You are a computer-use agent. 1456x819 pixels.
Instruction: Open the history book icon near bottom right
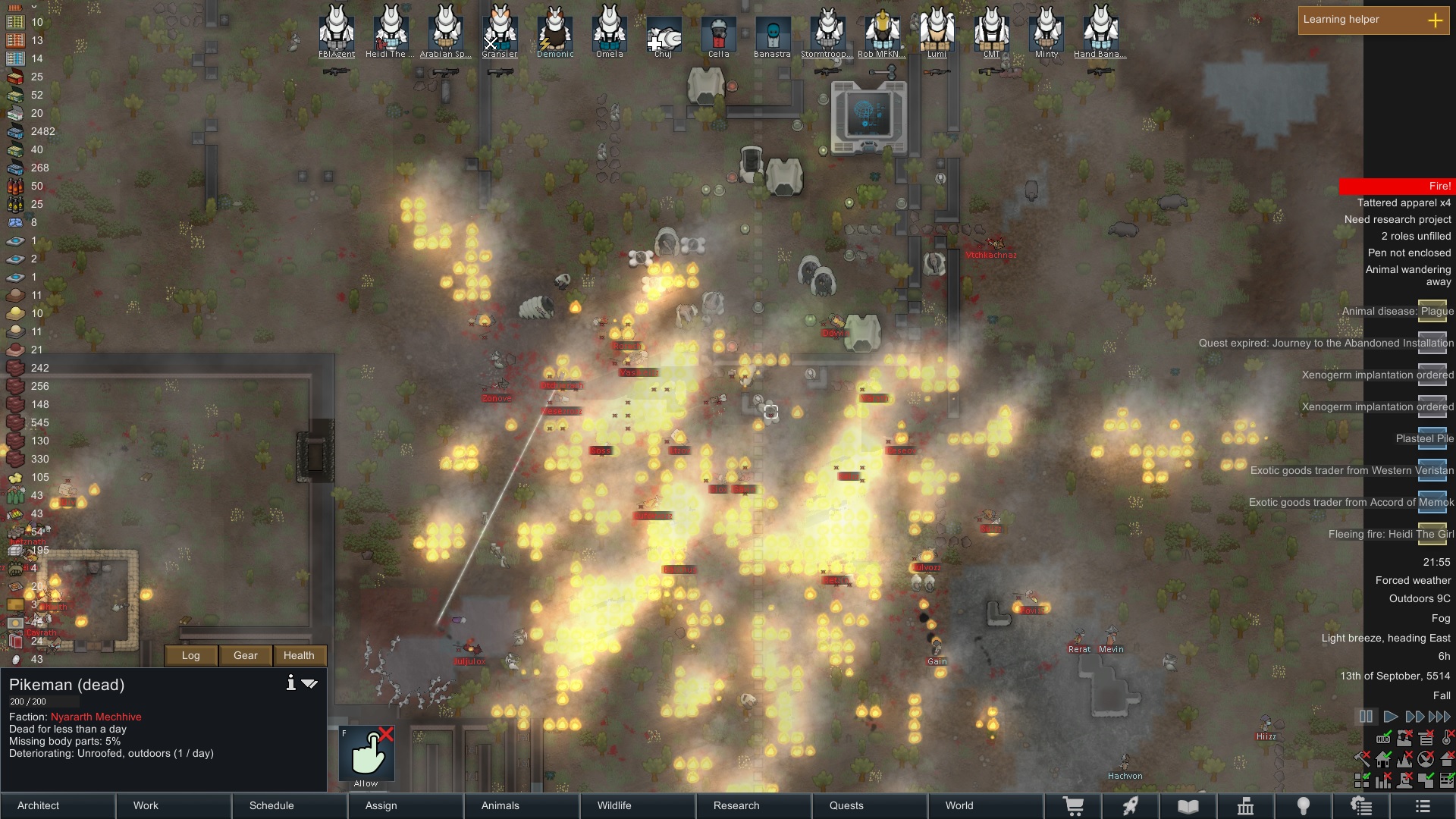[x=1188, y=806]
